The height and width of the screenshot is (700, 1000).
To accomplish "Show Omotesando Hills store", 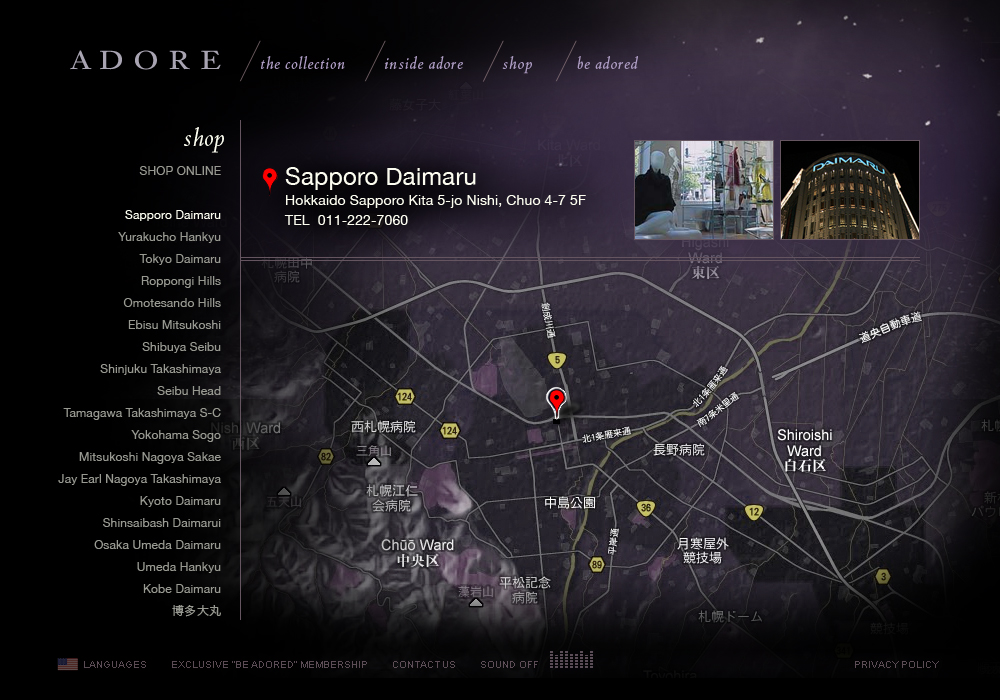I will coord(172,303).
